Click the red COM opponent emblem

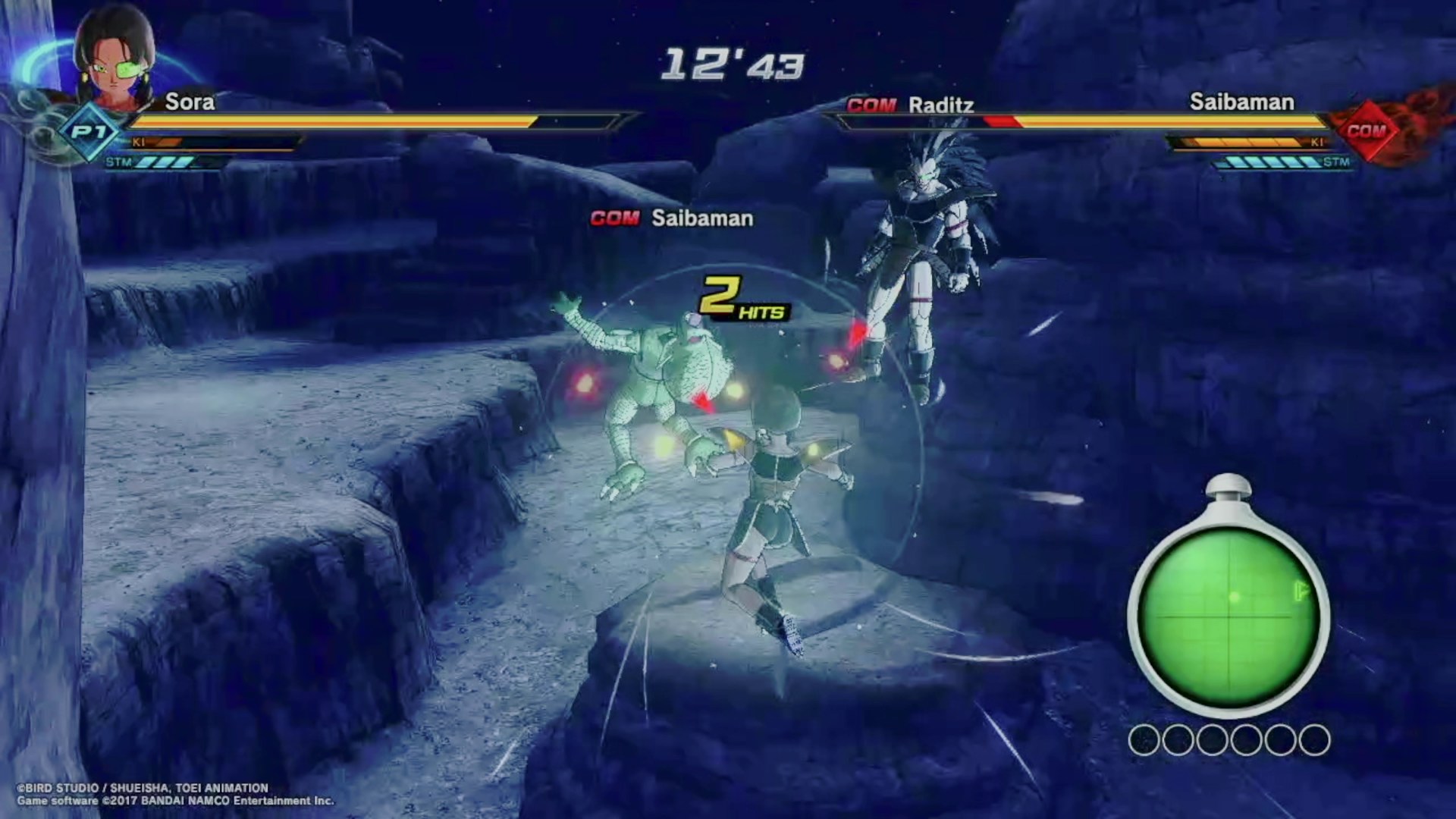1365,131
